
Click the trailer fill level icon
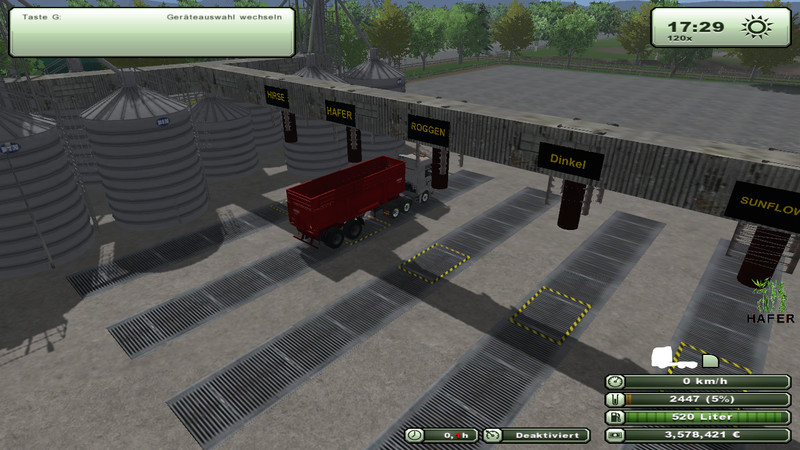(617, 399)
